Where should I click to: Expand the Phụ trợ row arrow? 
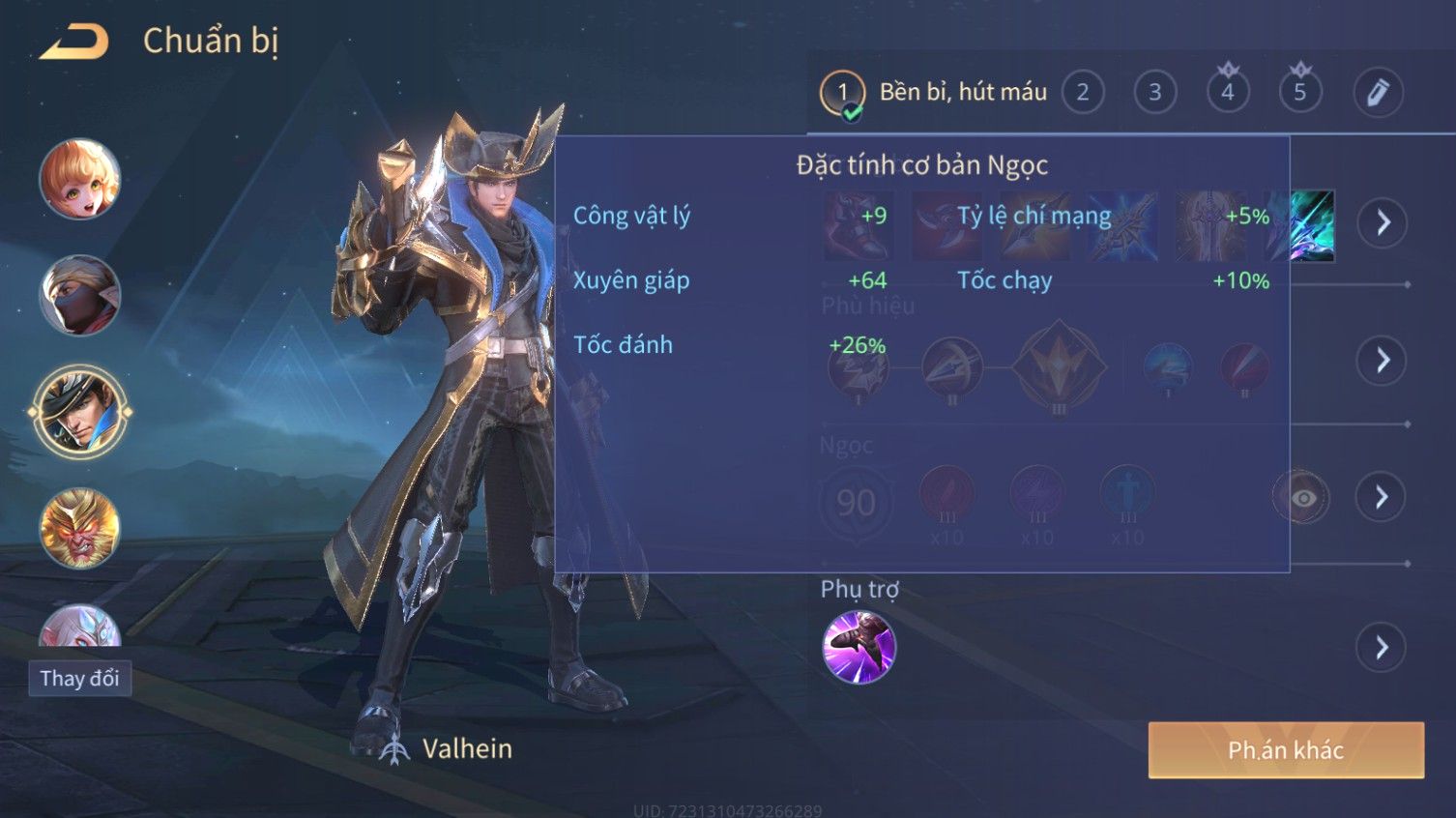1383,647
